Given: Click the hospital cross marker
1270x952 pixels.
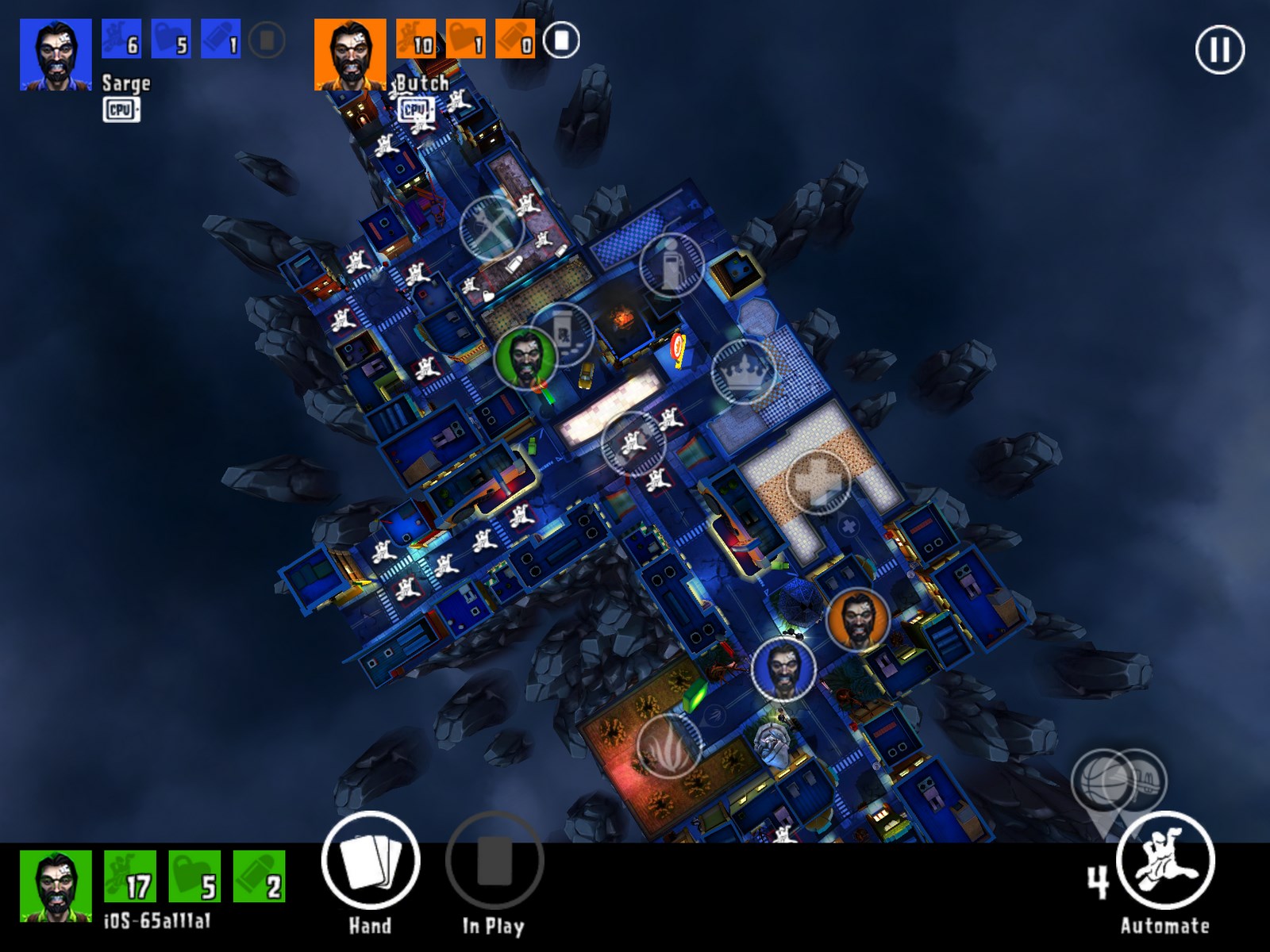Looking at the screenshot, I should (x=818, y=481).
